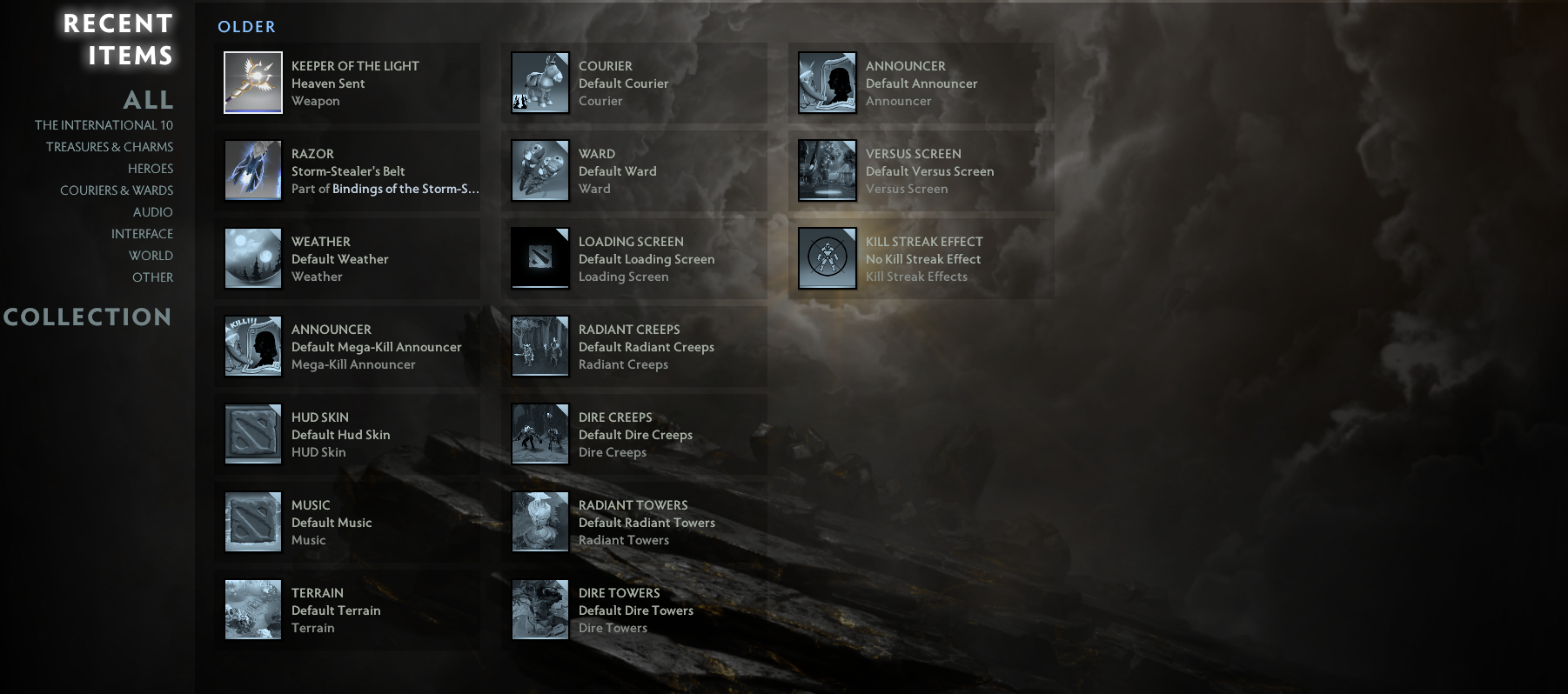Select the No Kill Streak Effect icon
1568x694 pixels.
(x=827, y=258)
